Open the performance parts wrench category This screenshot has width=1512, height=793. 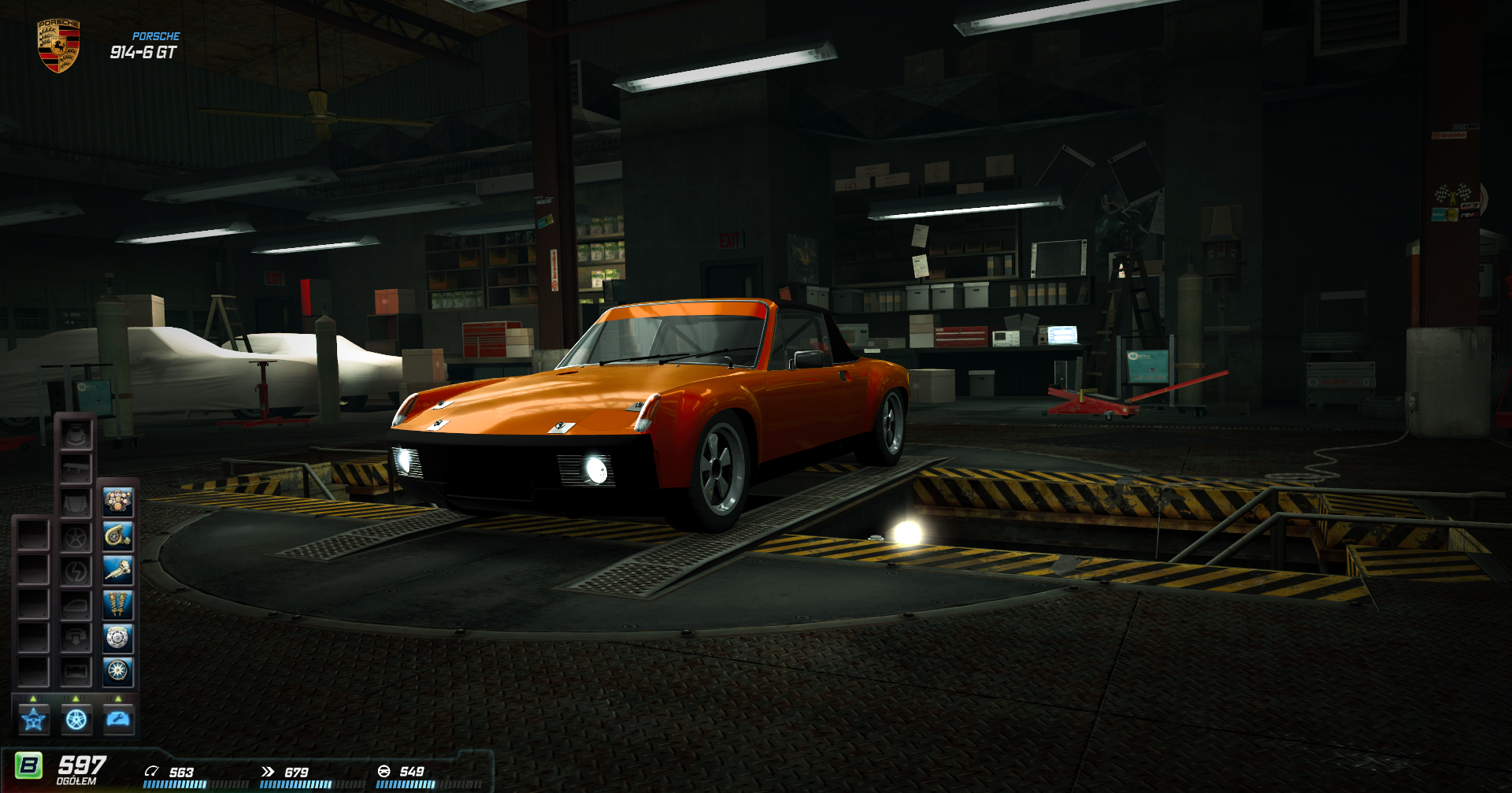point(119,719)
